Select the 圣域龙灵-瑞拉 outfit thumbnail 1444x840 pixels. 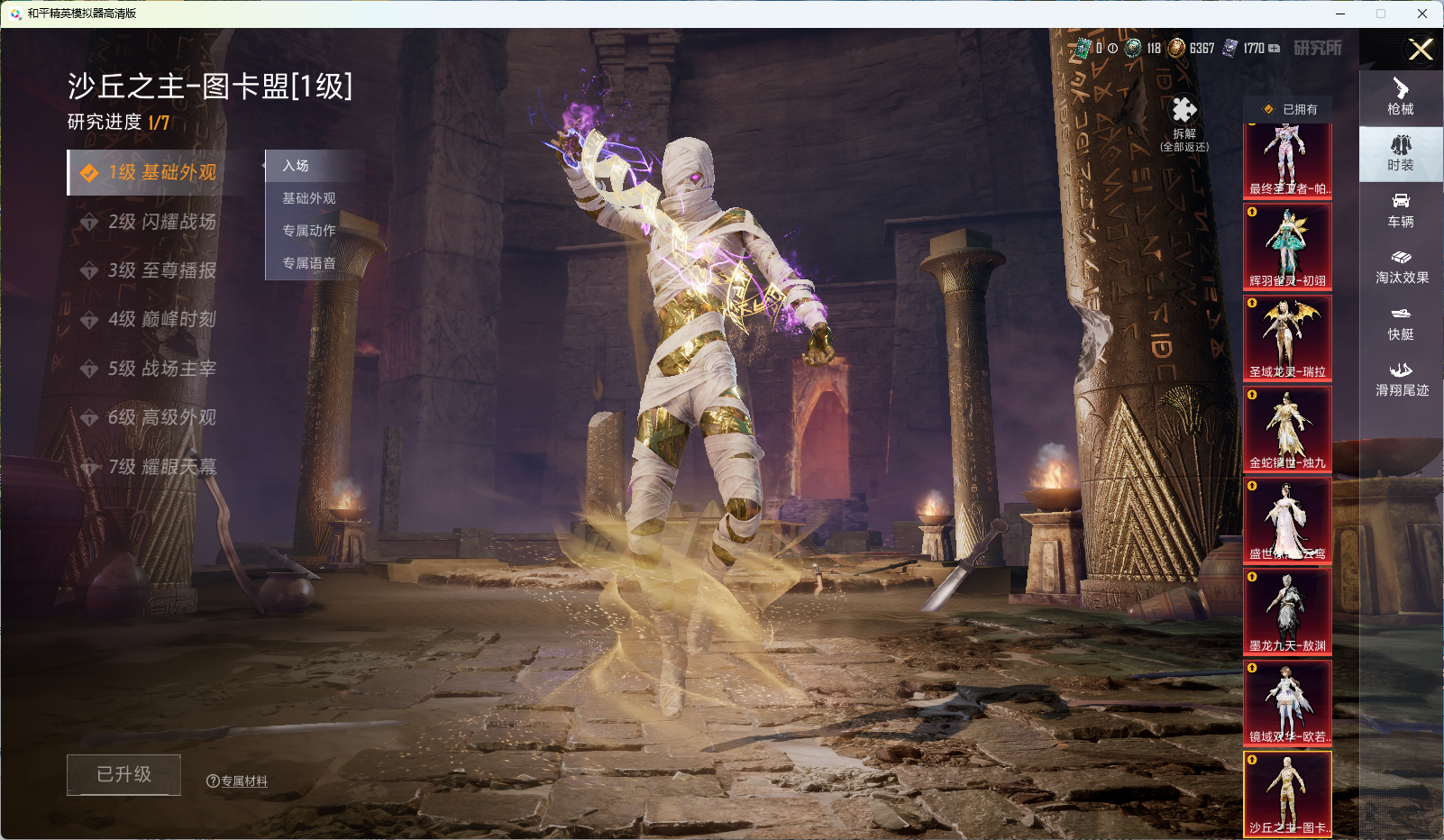tap(1287, 337)
